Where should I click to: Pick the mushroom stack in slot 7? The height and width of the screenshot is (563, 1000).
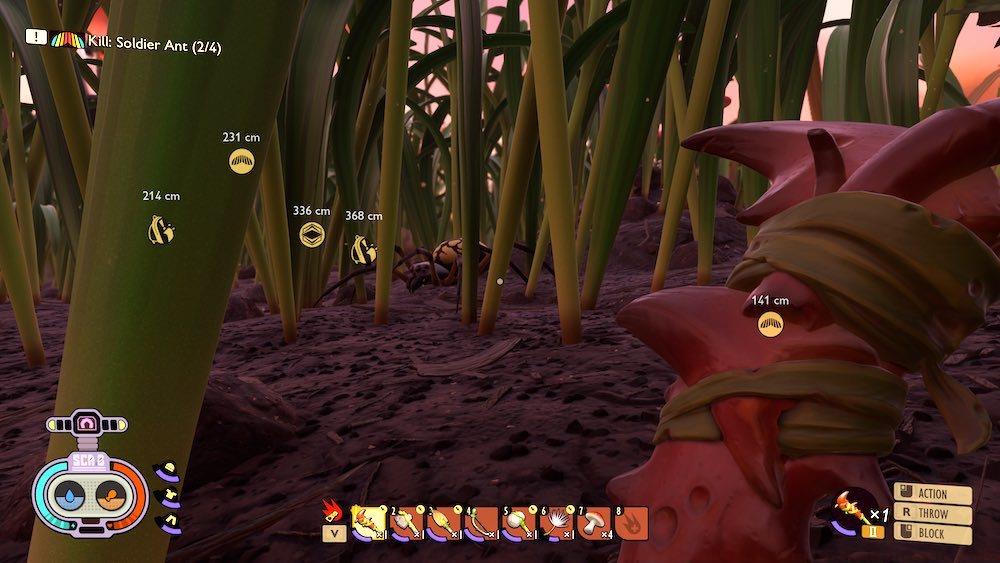pyautogui.click(x=595, y=521)
